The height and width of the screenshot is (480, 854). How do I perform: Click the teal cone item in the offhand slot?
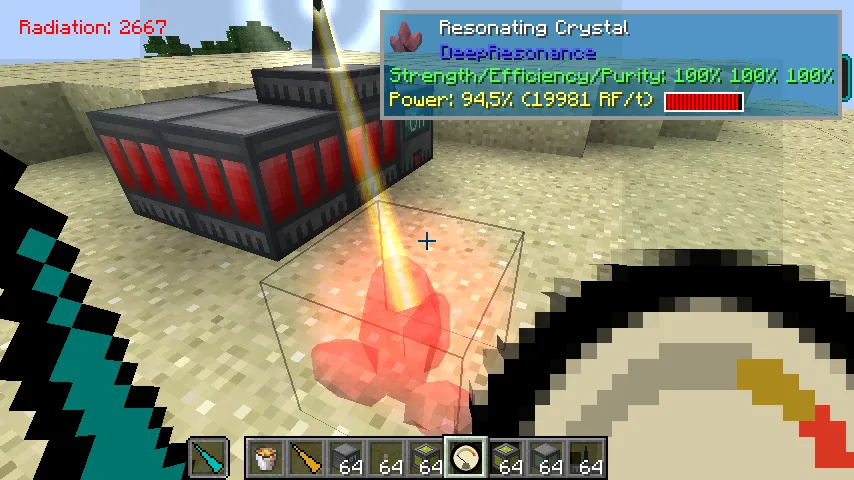tap(208, 459)
